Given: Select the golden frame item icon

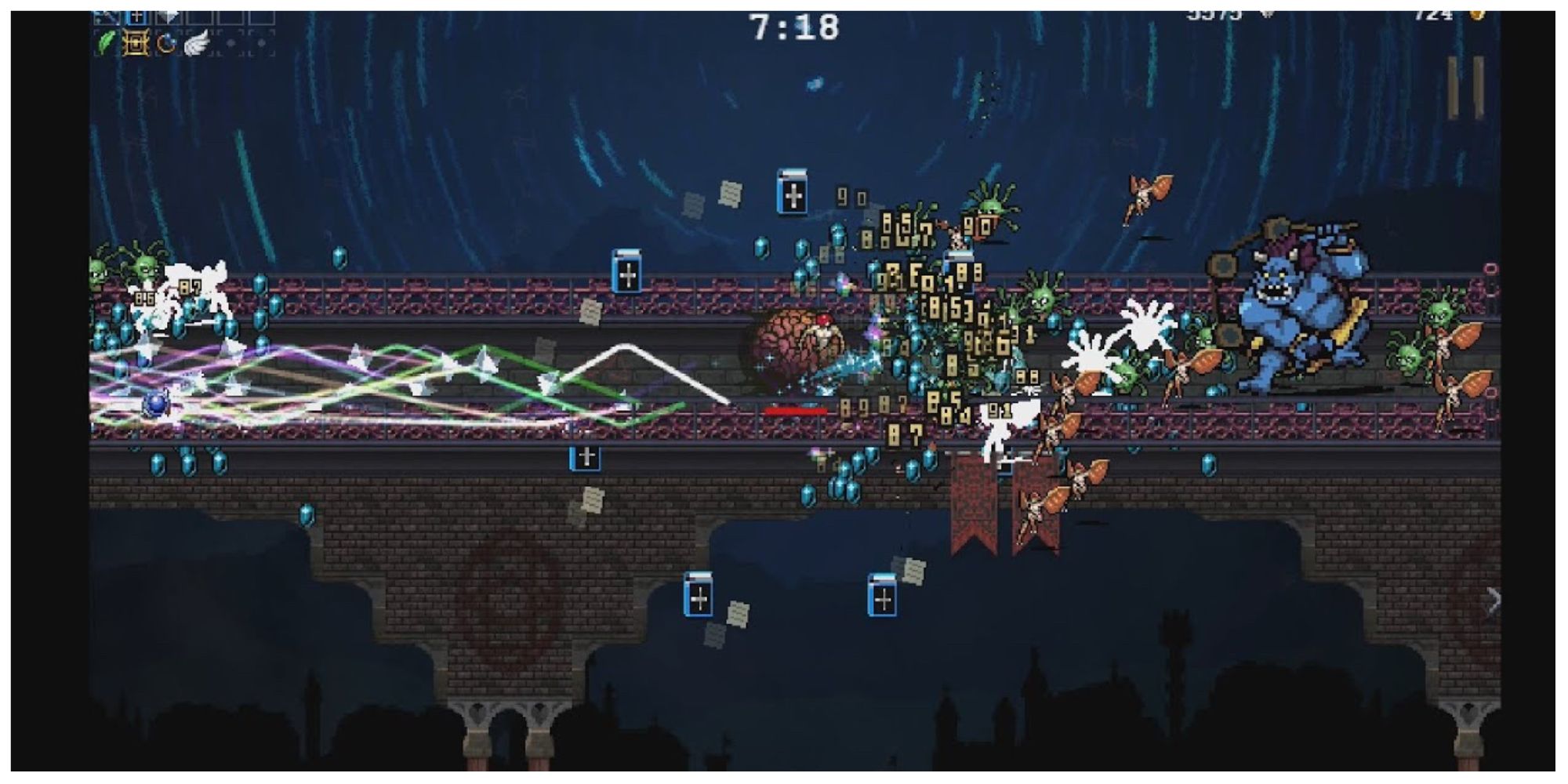Looking at the screenshot, I should (x=136, y=43).
